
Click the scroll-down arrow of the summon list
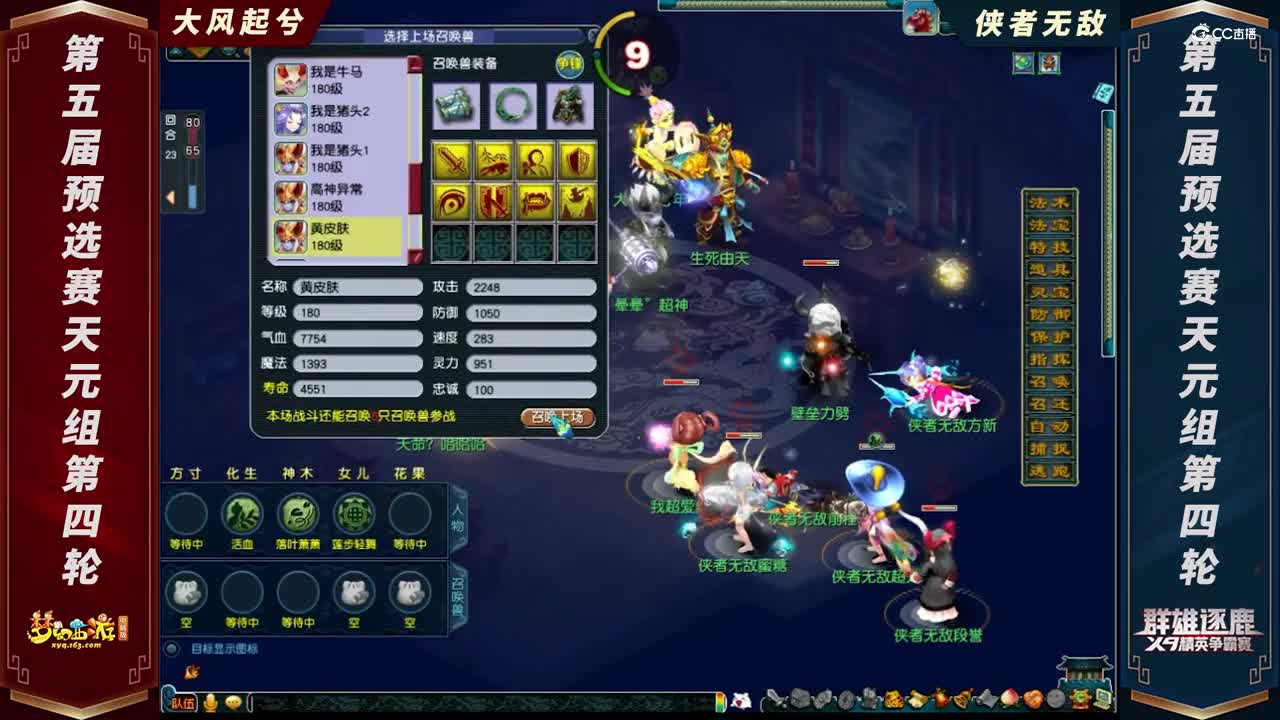[x=417, y=256]
